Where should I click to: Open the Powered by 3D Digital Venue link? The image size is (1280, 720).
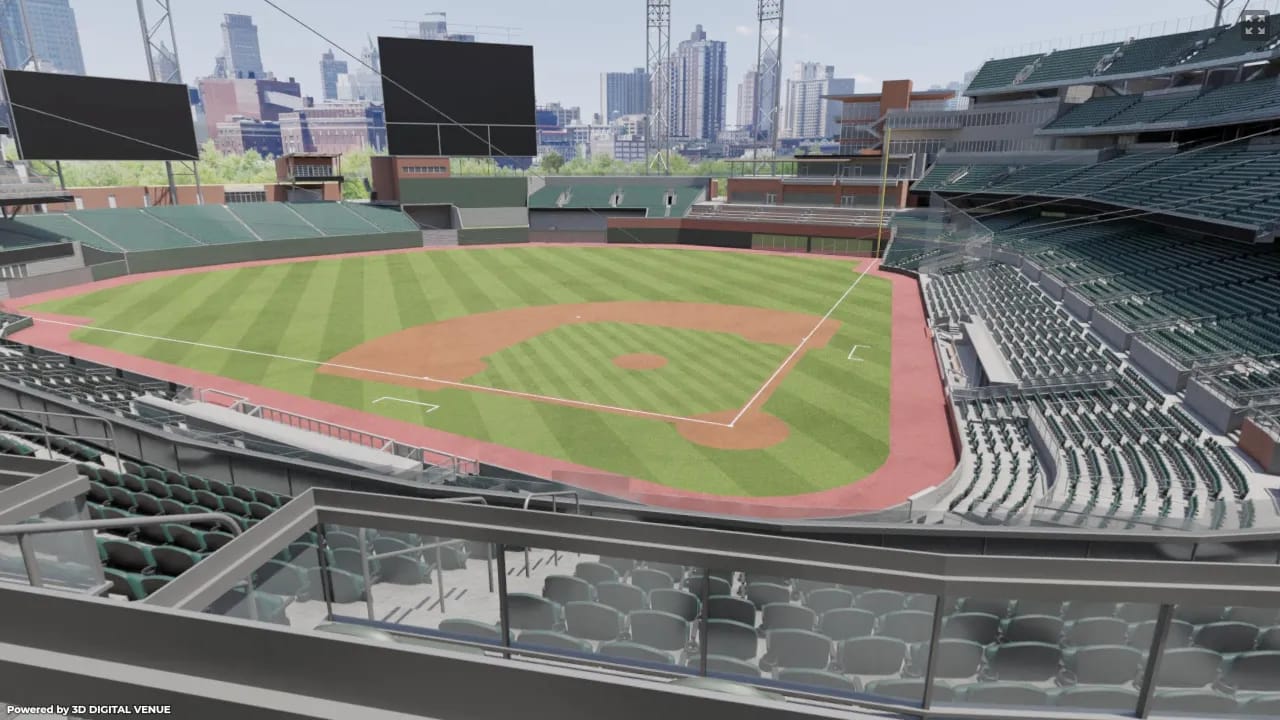(x=65, y=710)
